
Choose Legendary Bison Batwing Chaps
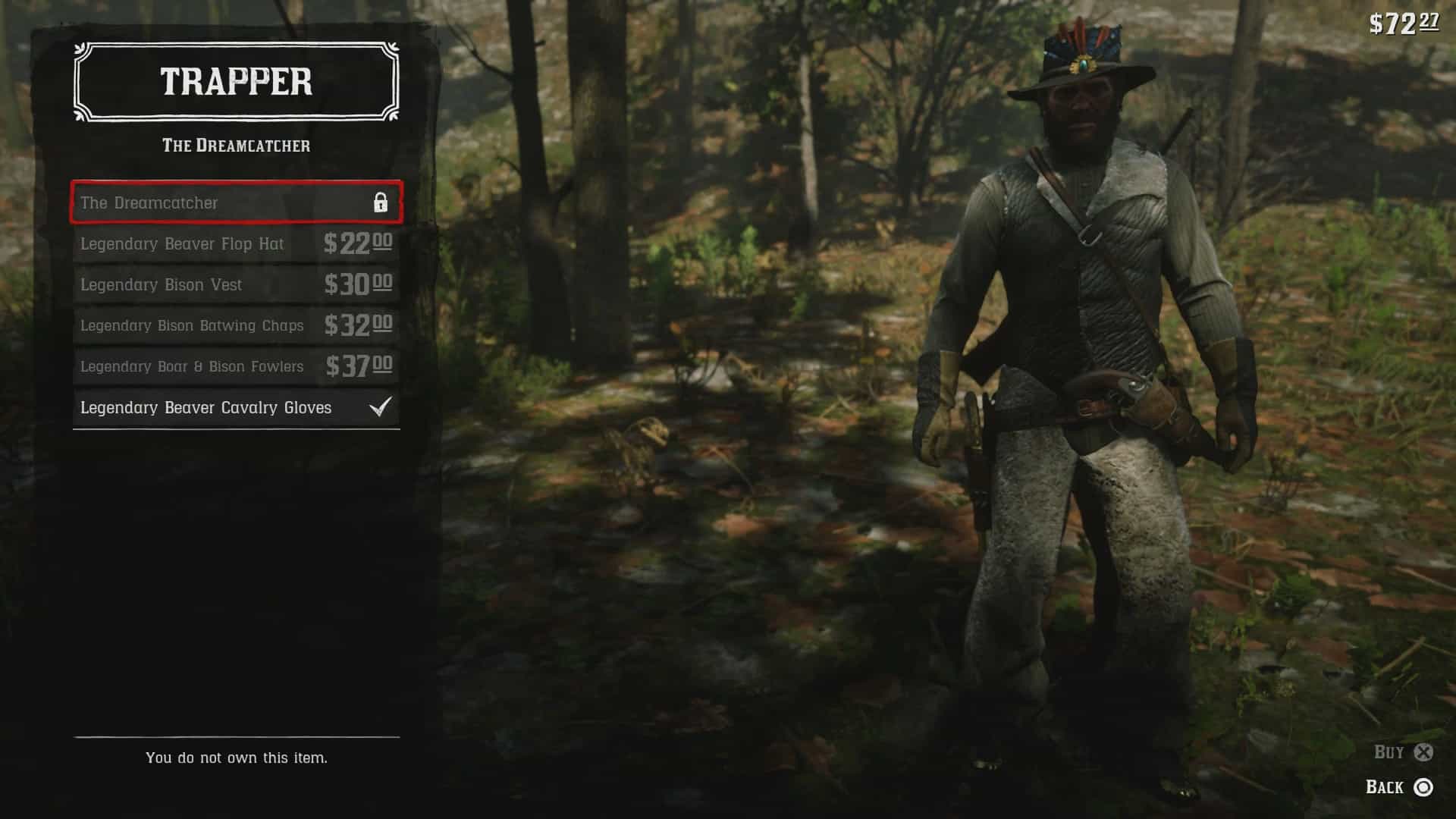(x=192, y=325)
